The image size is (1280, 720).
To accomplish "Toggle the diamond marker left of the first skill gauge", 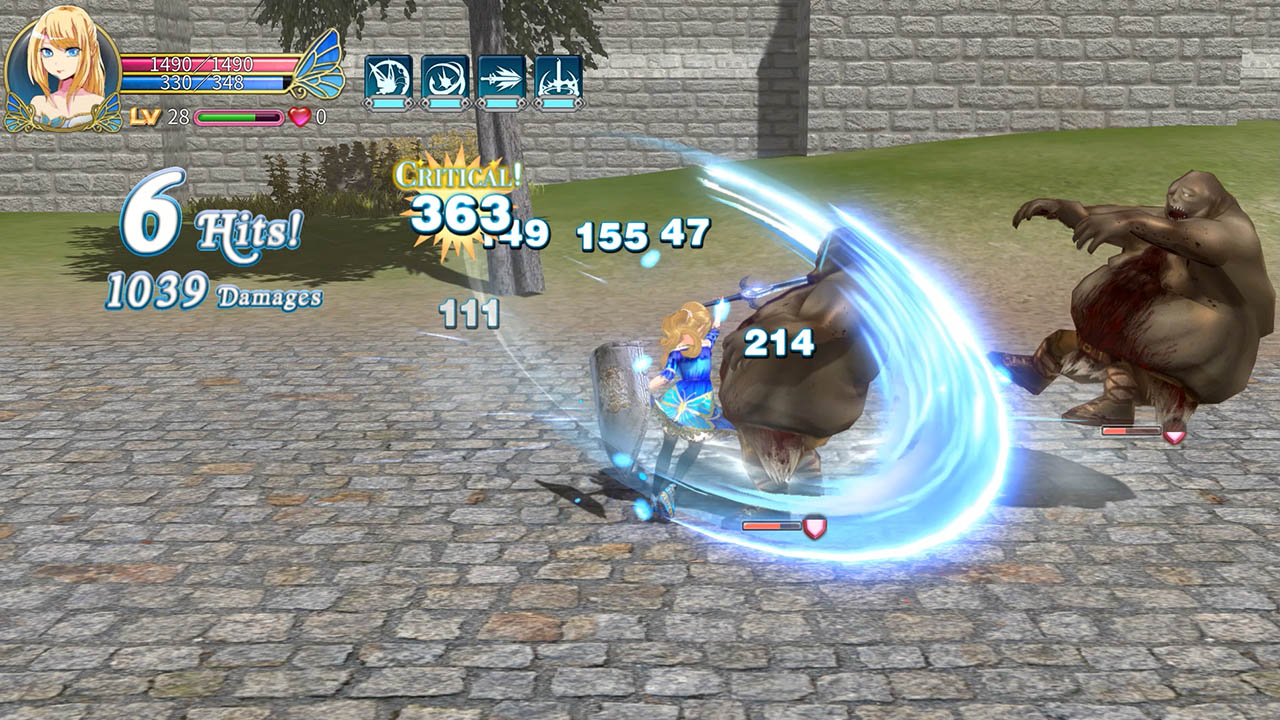I will pyautogui.click(x=368, y=103).
